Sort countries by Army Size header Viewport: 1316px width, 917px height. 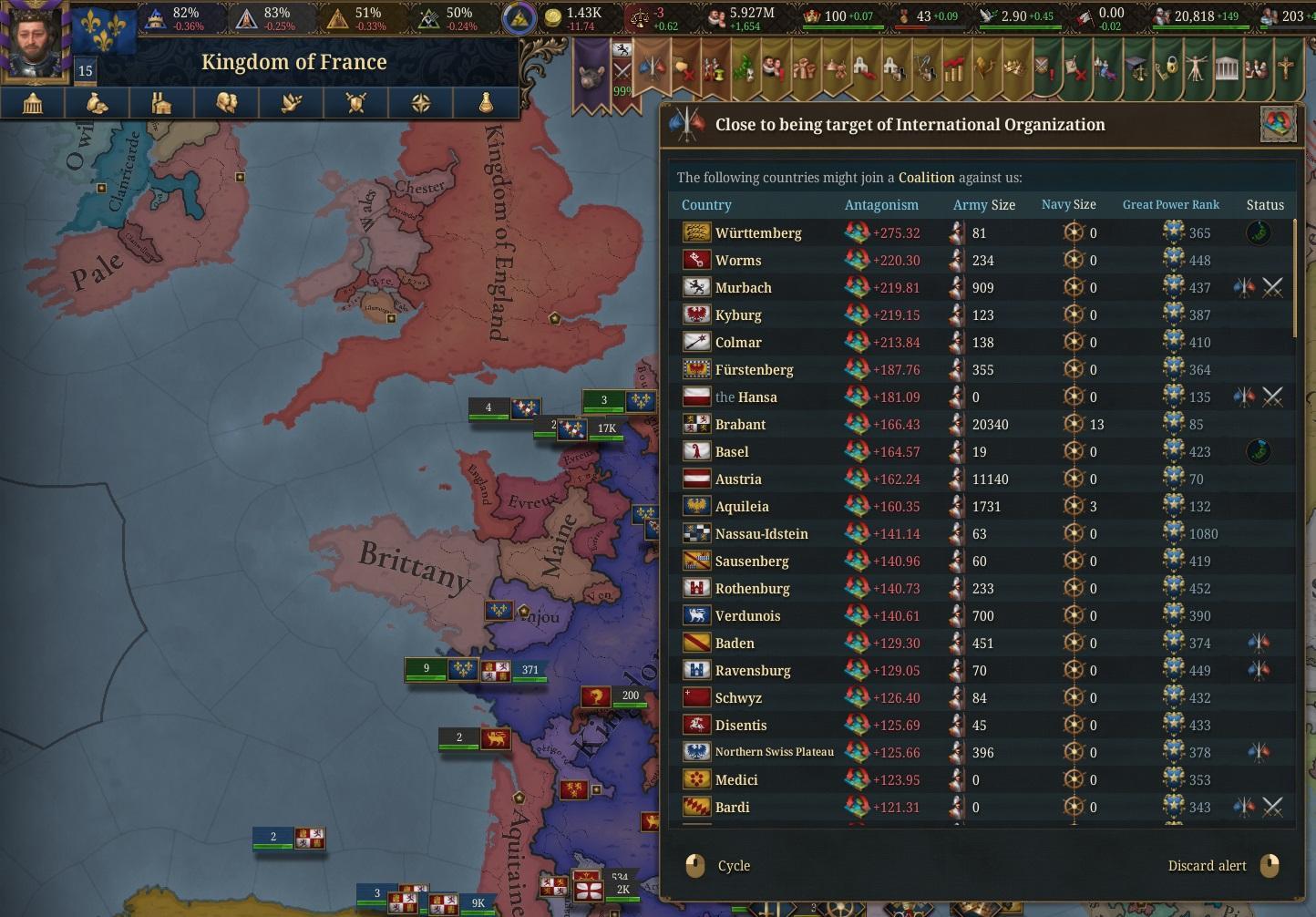coord(983,205)
